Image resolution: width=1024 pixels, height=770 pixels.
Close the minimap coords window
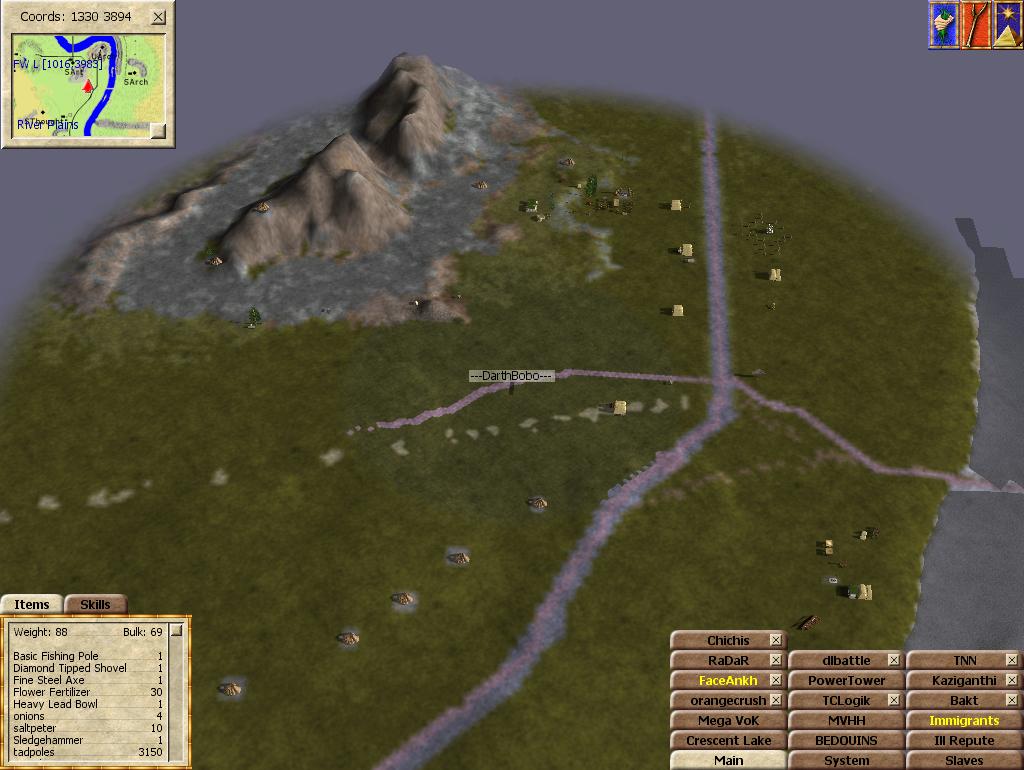click(x=159, y=18)
